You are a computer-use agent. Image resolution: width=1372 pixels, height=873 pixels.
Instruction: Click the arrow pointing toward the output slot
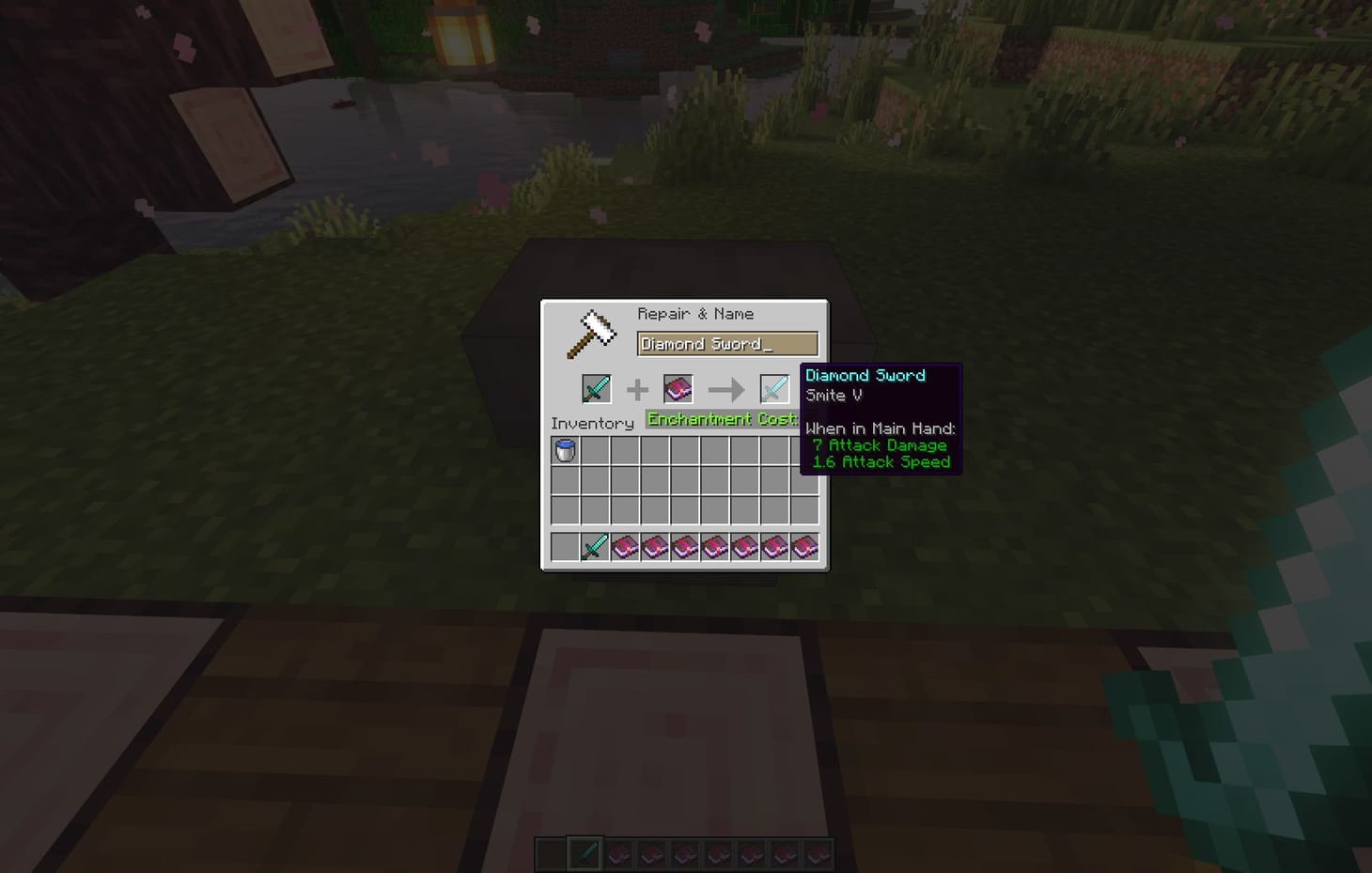(726, 388)
